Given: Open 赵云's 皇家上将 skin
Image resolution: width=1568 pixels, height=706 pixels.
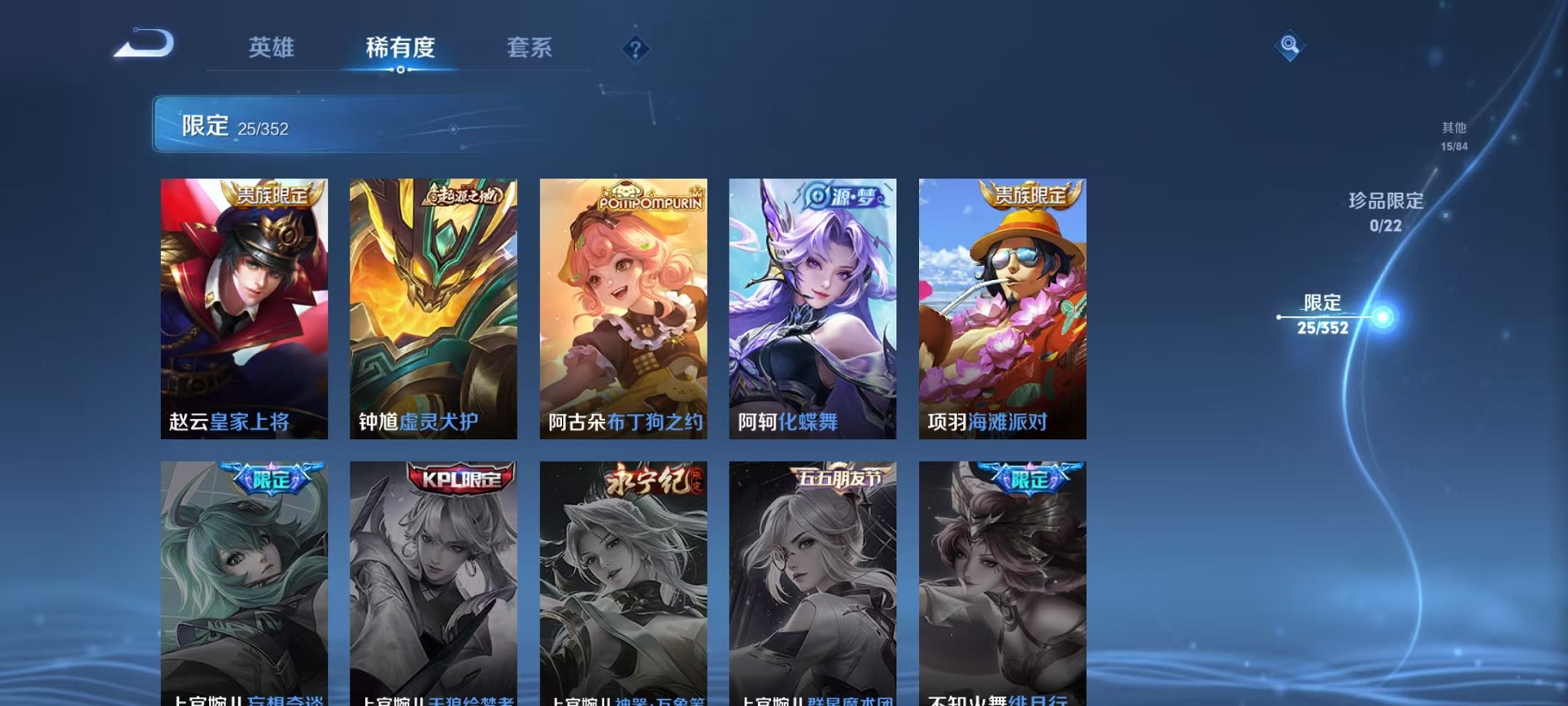Looking at the screenshot, I should [x=246, y=308].
